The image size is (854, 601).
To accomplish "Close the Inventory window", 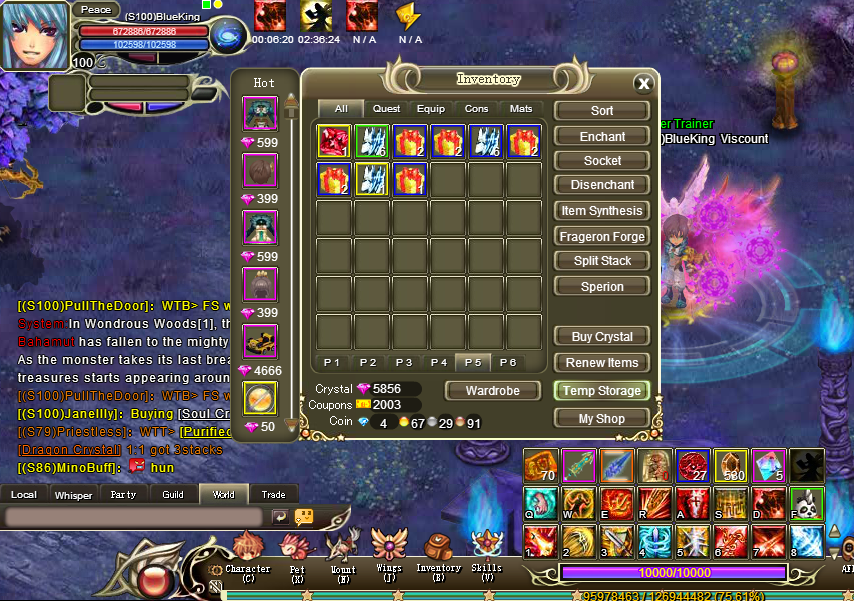I will (x=643, y=84).
